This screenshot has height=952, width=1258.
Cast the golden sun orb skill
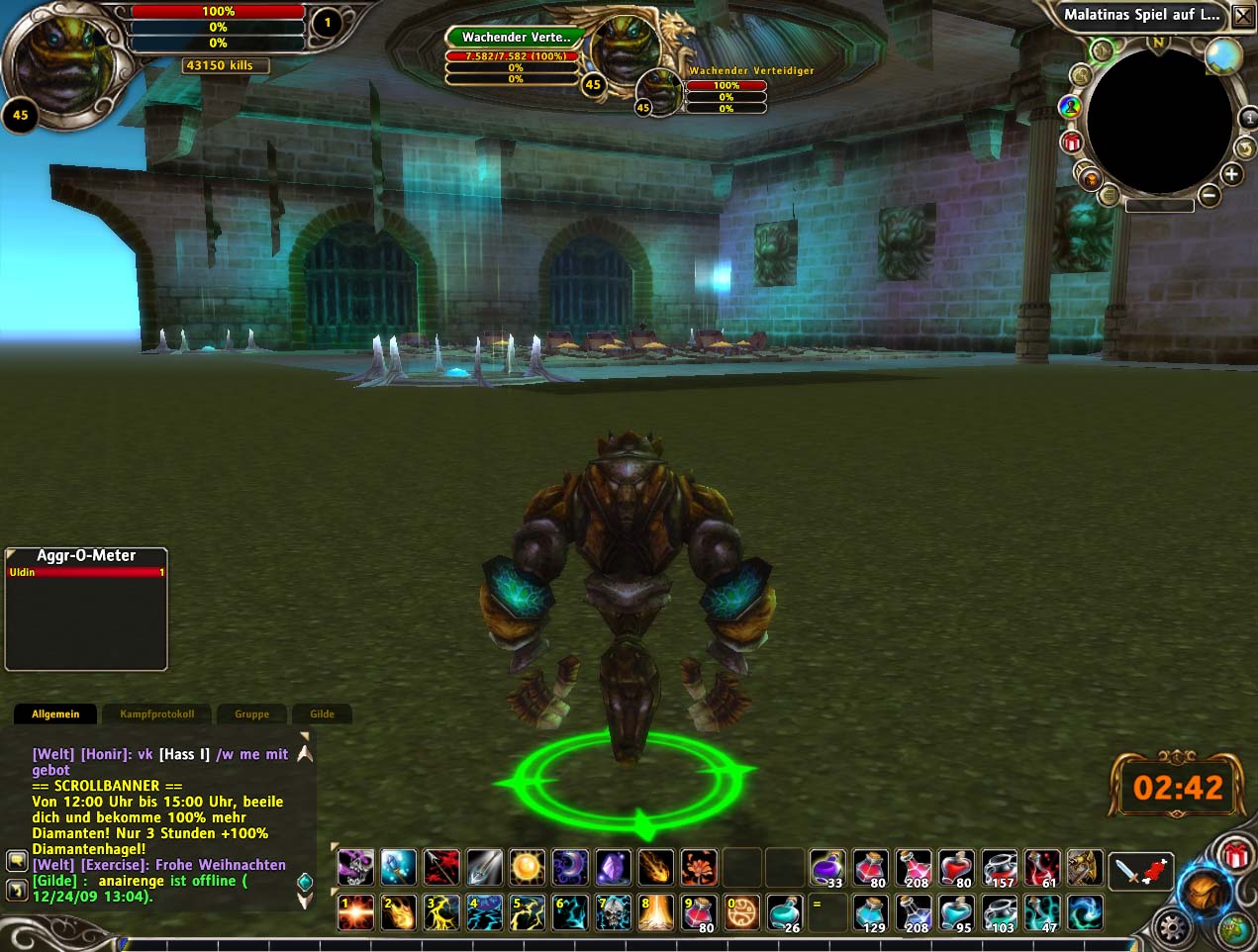528,868
